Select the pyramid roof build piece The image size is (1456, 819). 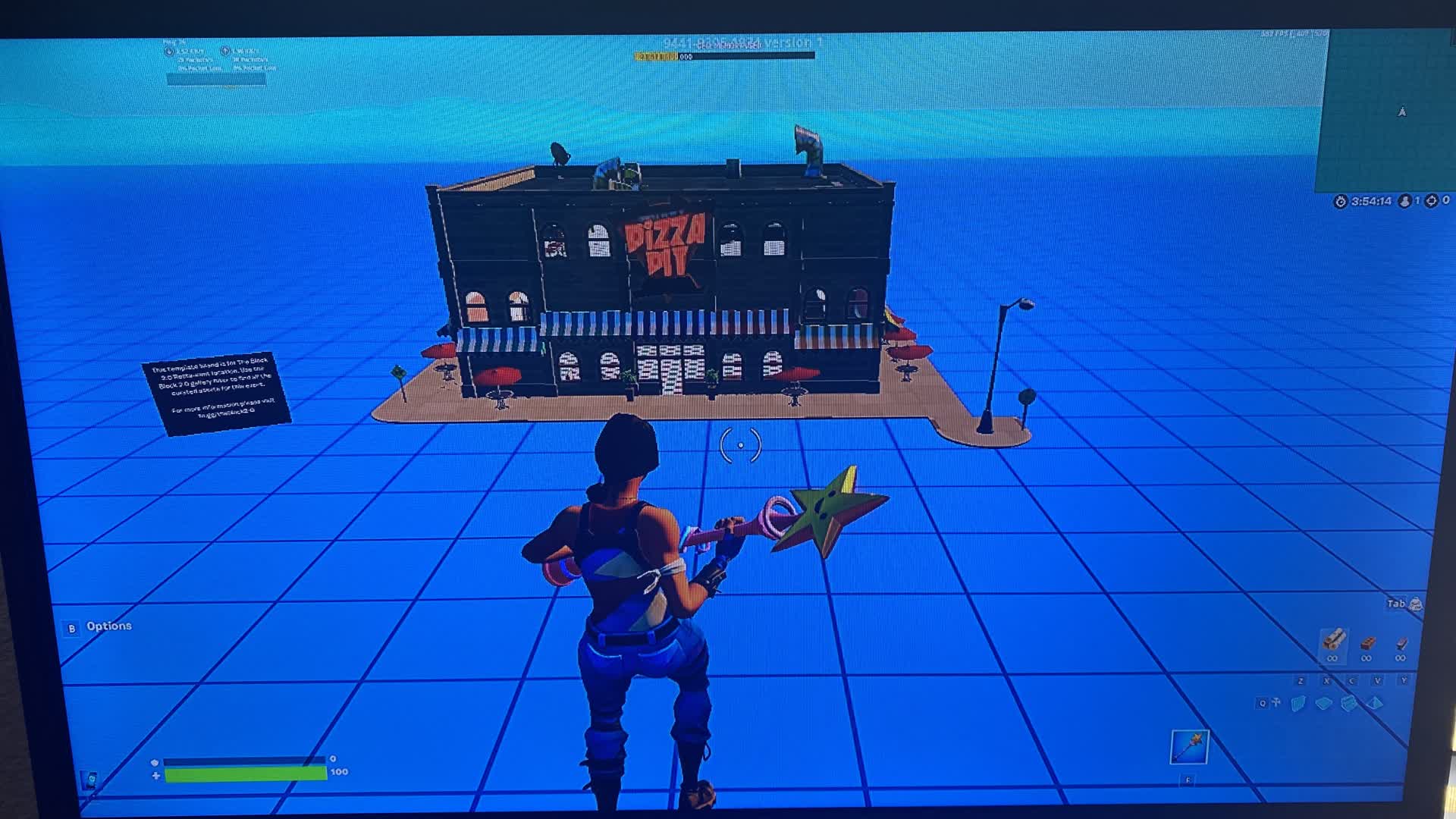[x=1376, y=704]
